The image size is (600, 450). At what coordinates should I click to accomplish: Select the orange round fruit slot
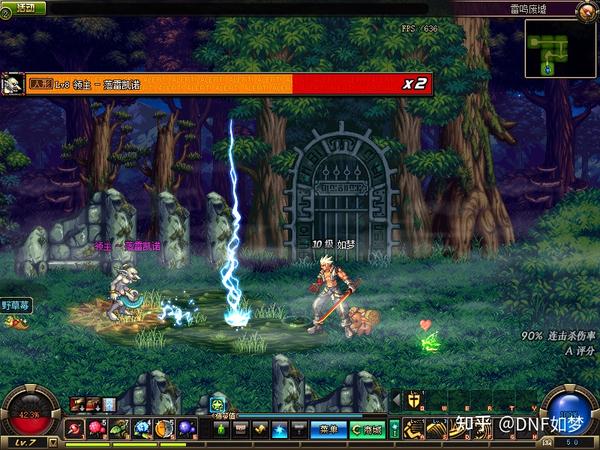(163, 429)
